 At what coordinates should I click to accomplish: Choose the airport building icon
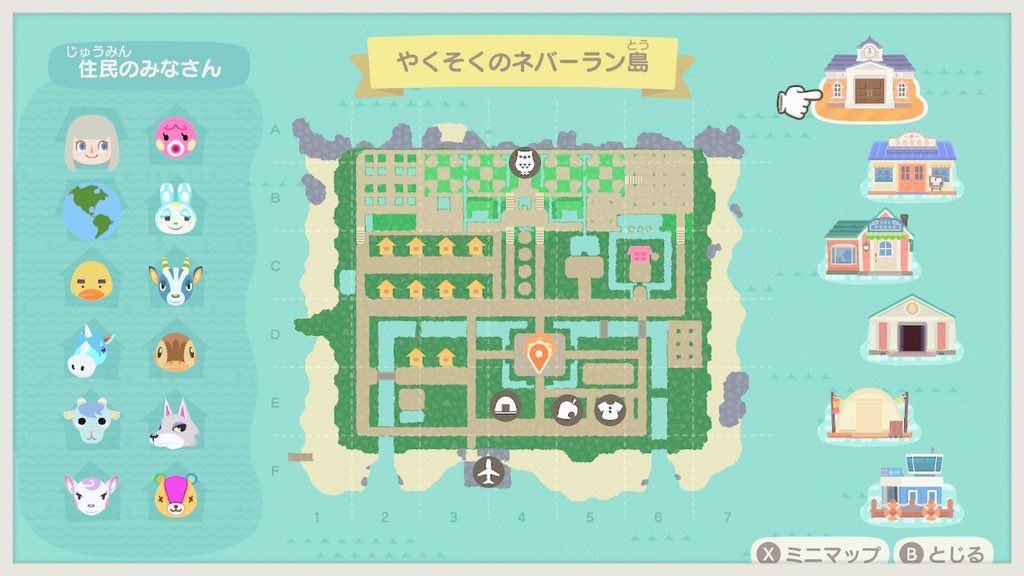tap(910, 488)
